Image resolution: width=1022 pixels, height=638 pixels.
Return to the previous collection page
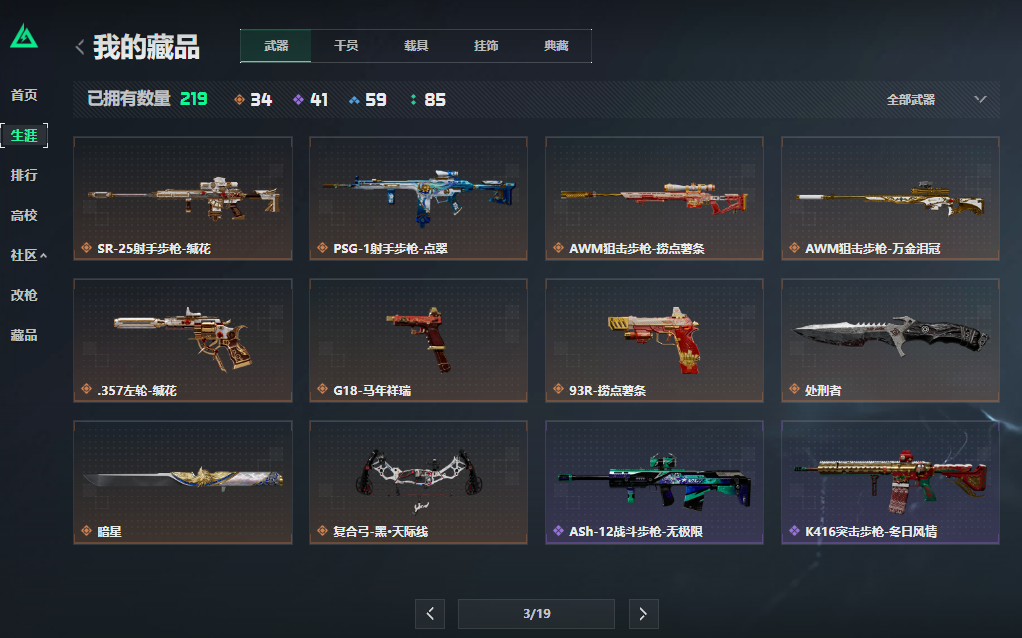pyautogui.click(x=429, y=614)
